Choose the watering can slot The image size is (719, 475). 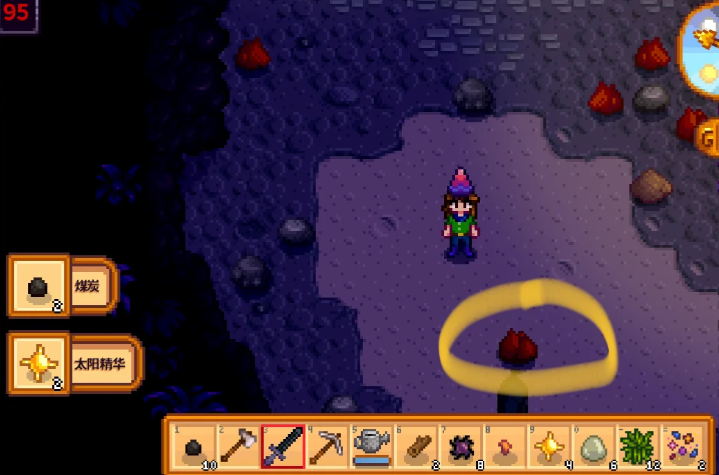point(371,446)
